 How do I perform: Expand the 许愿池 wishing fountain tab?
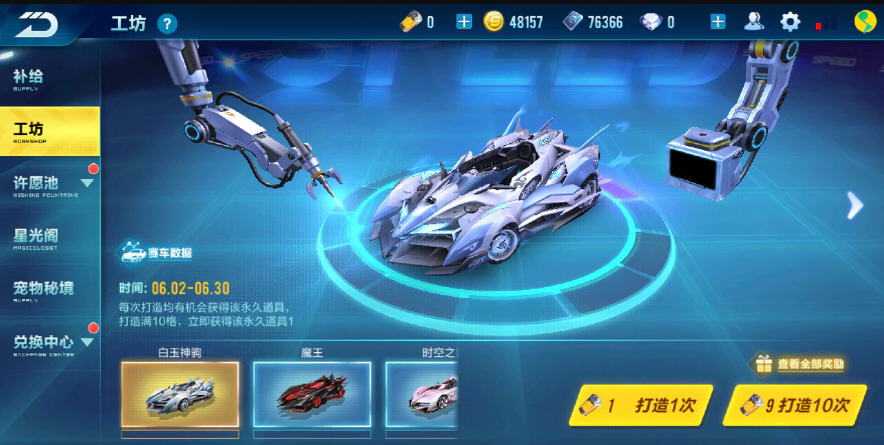[x=49, y=184]
